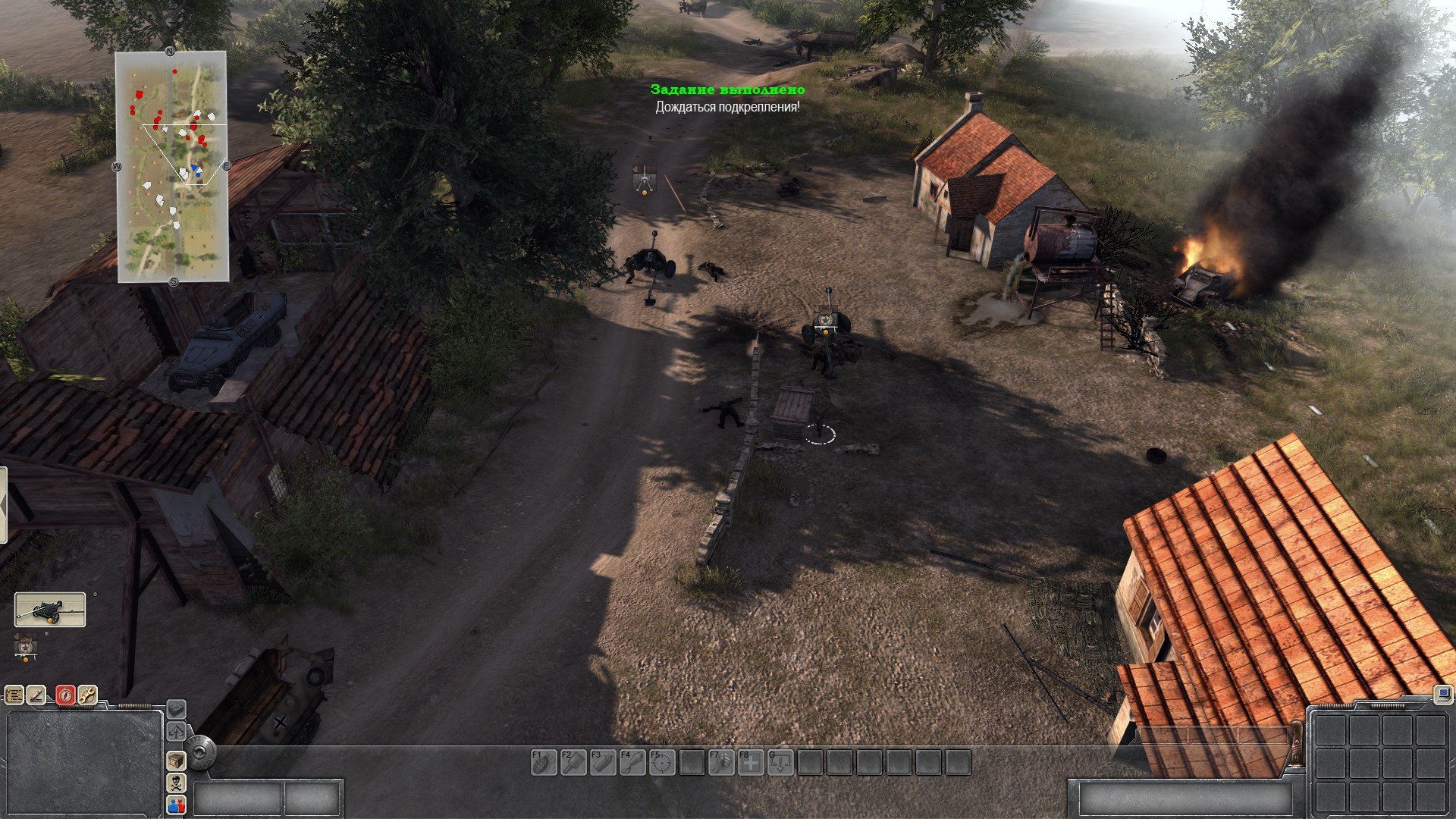Toggle the red compass button

65,694
